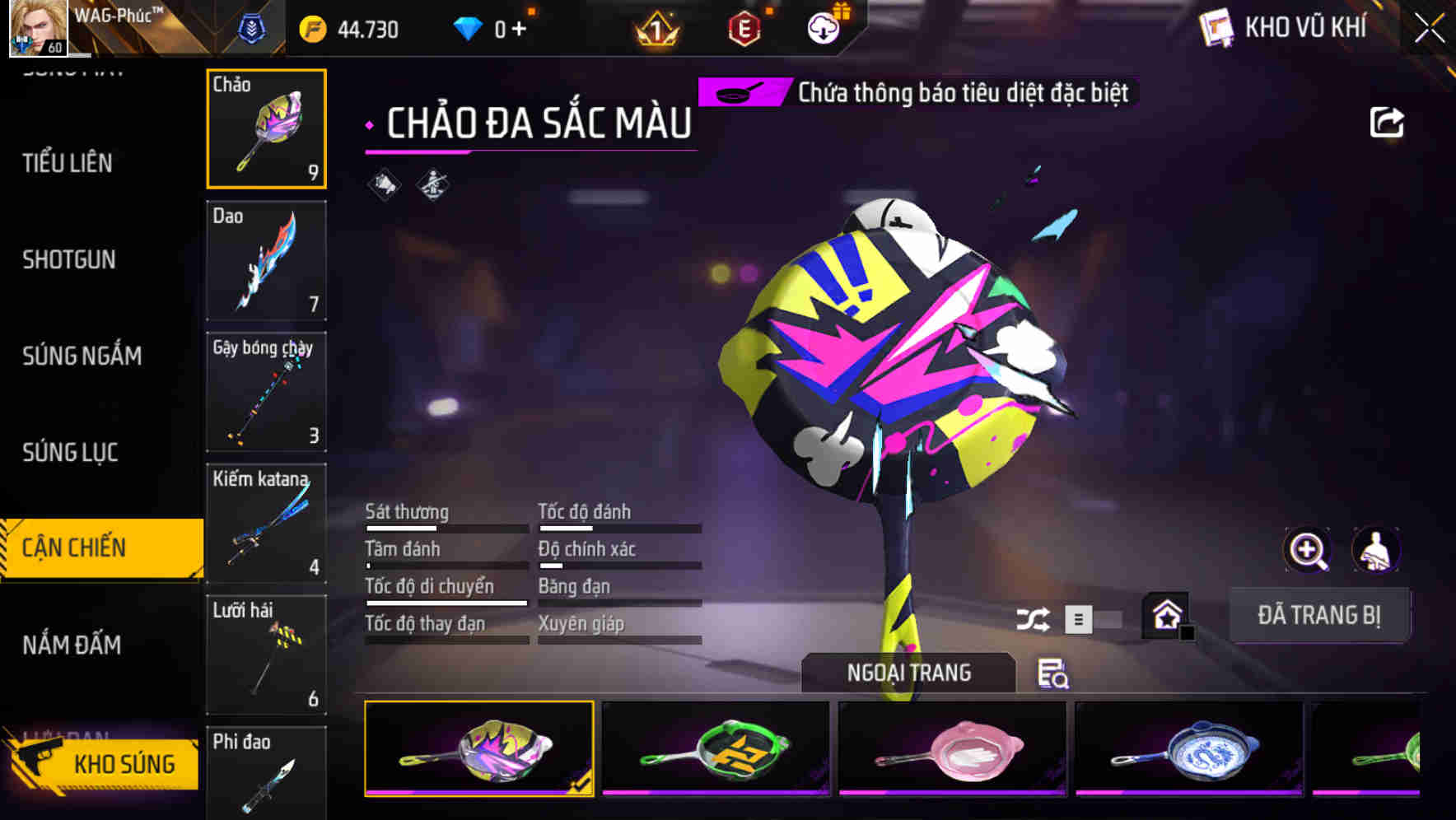Click the magnifier zoom preview icon
This screenshot has height=820, width=1456.
(1306, 550)
